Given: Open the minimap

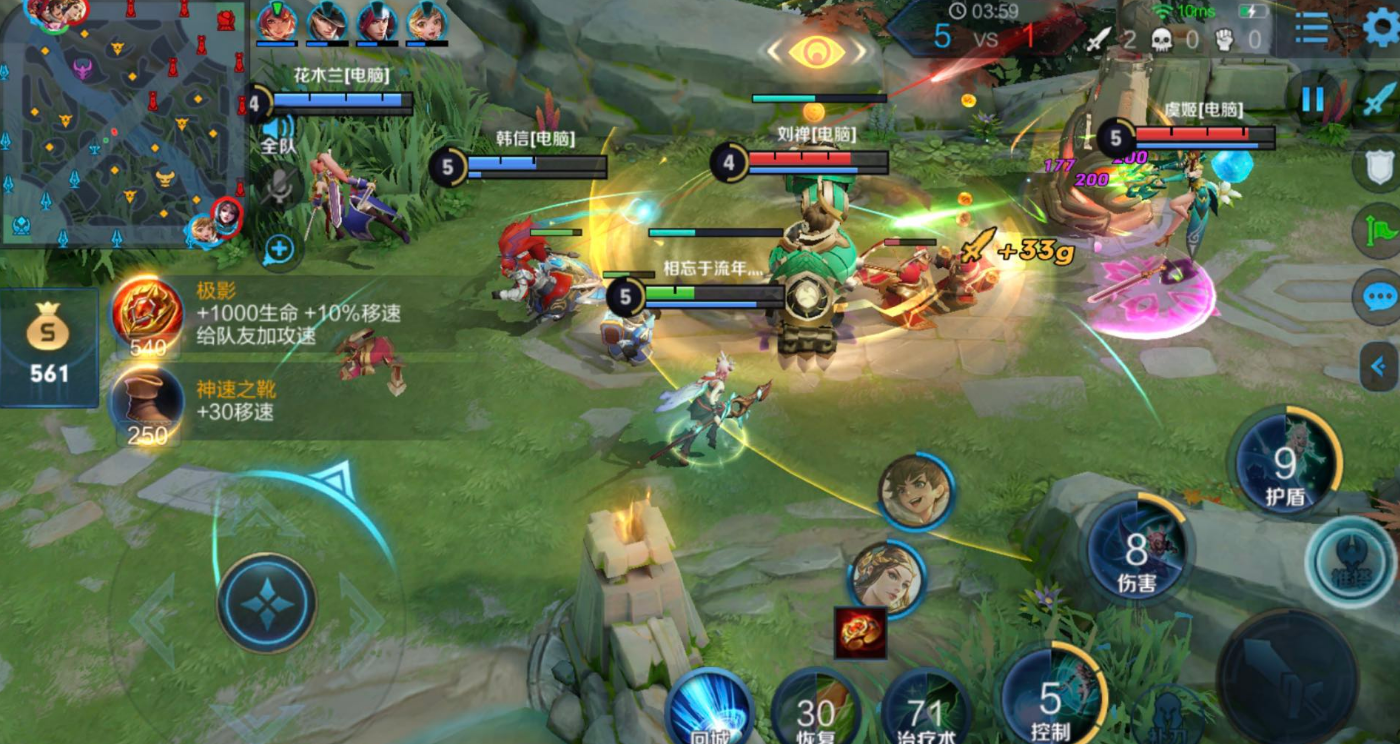Looking at the screenshot, I should 122,122.
